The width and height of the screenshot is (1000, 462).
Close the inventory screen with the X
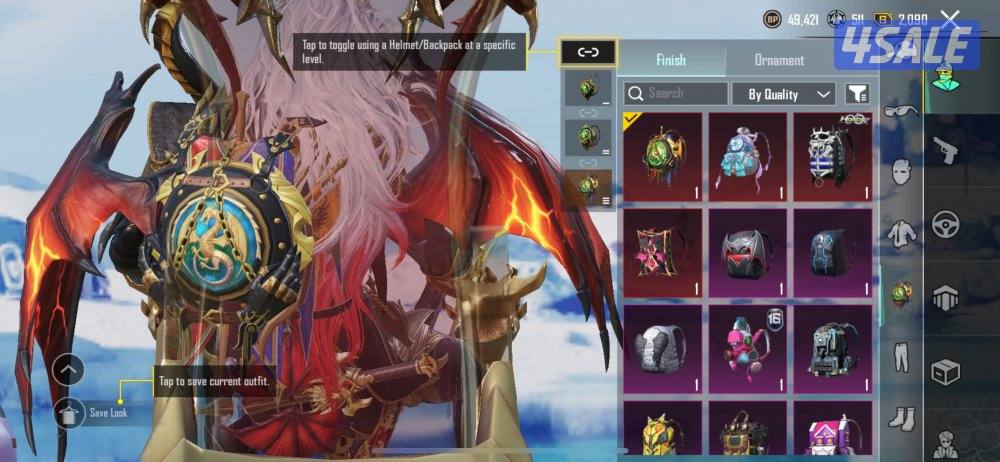click(950, 19)
